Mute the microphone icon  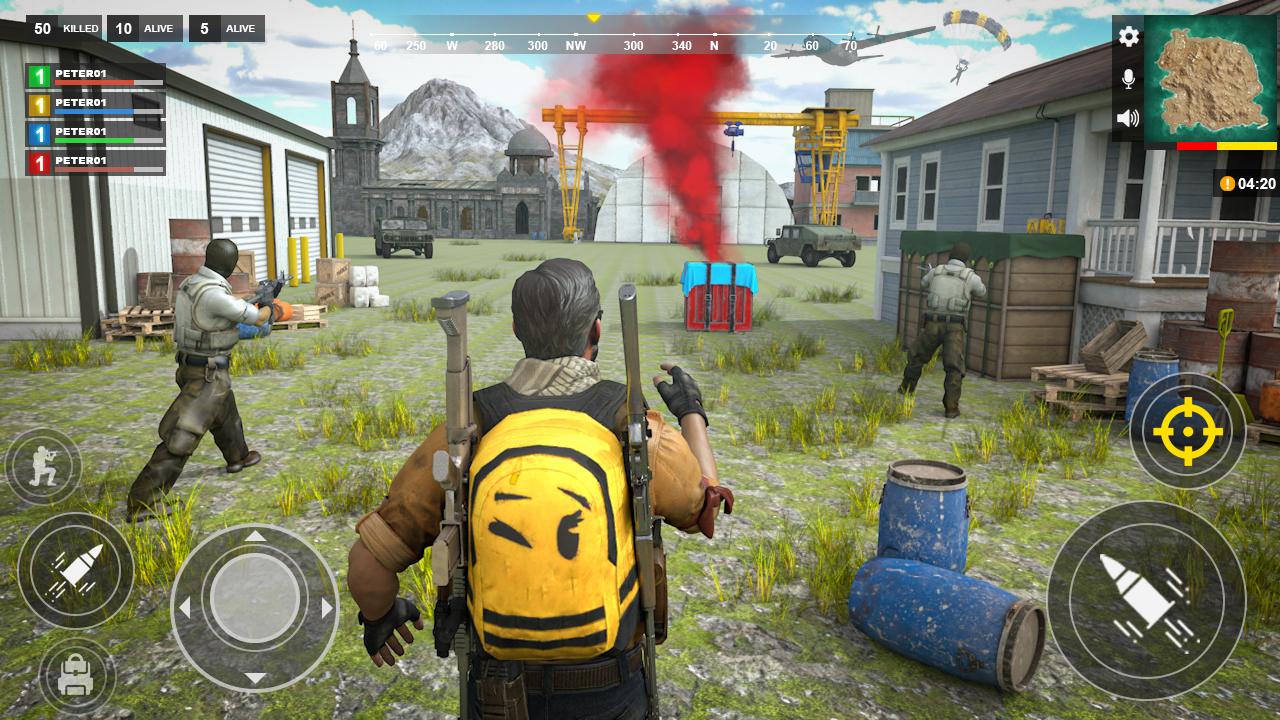point(1128,75)
